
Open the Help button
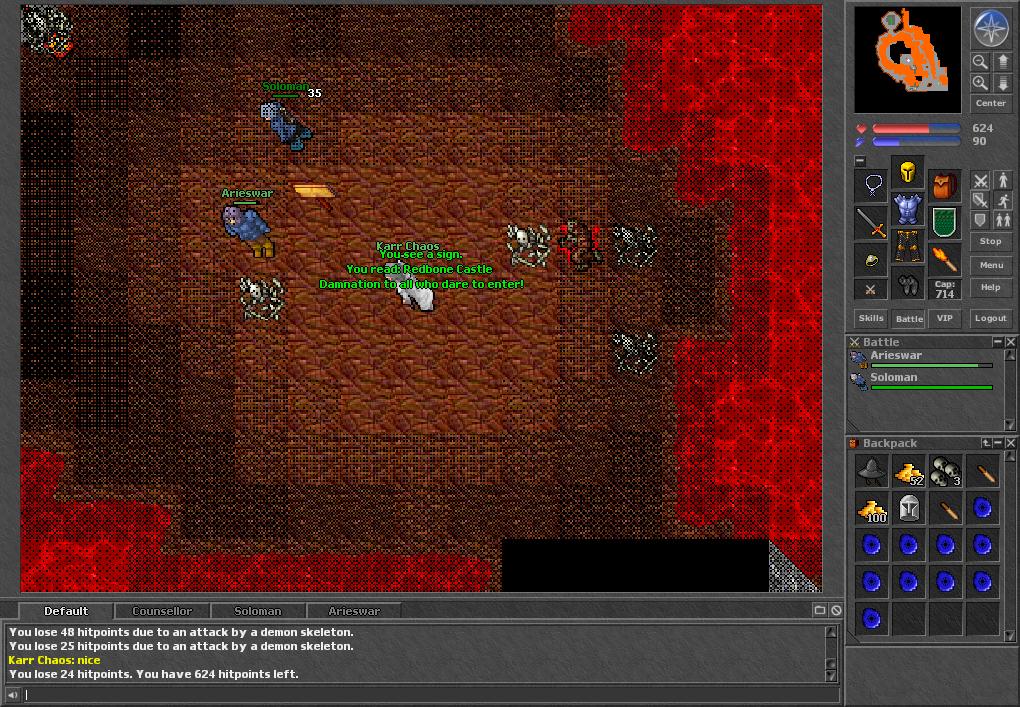coord(990,287)
